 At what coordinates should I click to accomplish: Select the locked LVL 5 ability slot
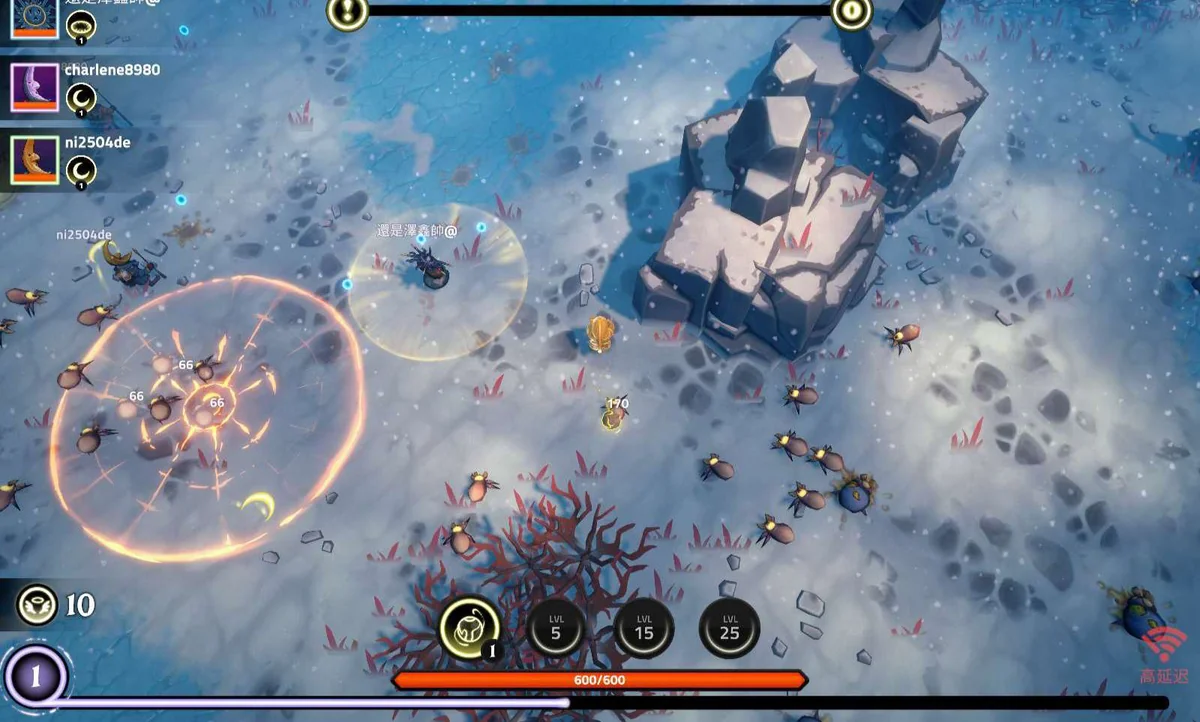coord(556,627)
